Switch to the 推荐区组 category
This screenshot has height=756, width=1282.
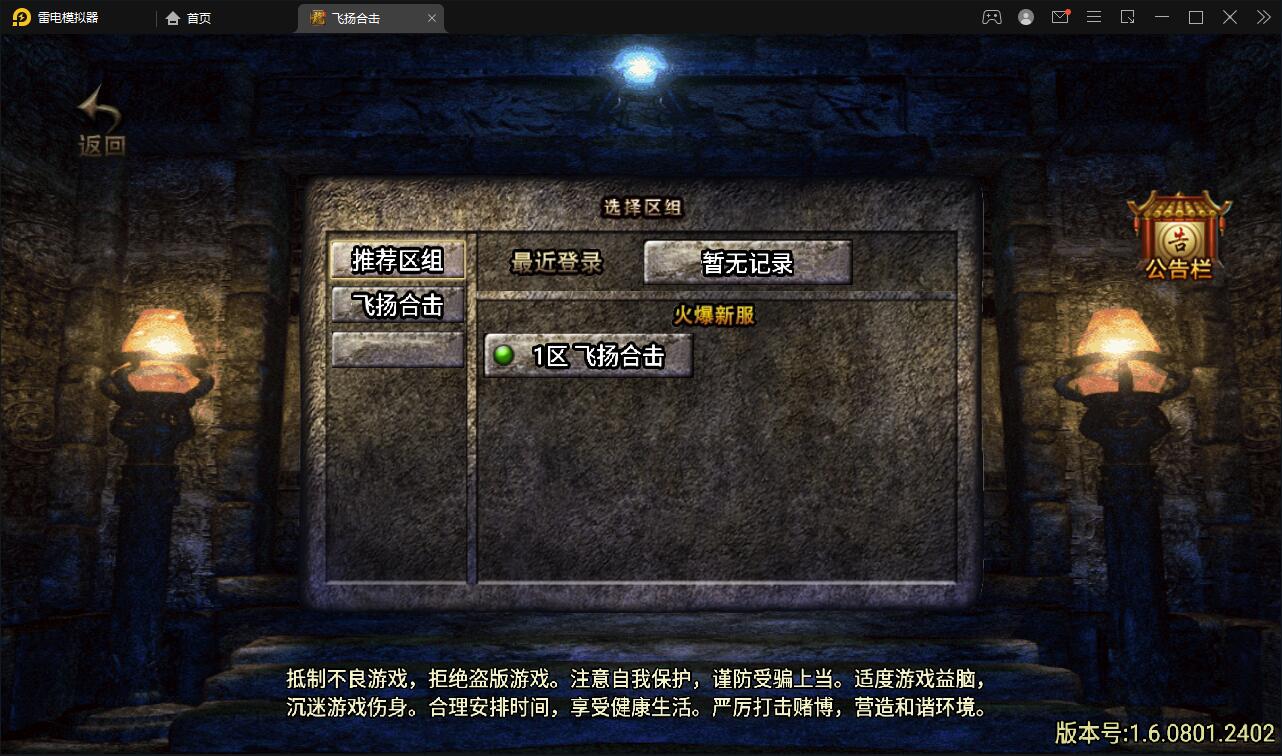click(x=398, y=260)
